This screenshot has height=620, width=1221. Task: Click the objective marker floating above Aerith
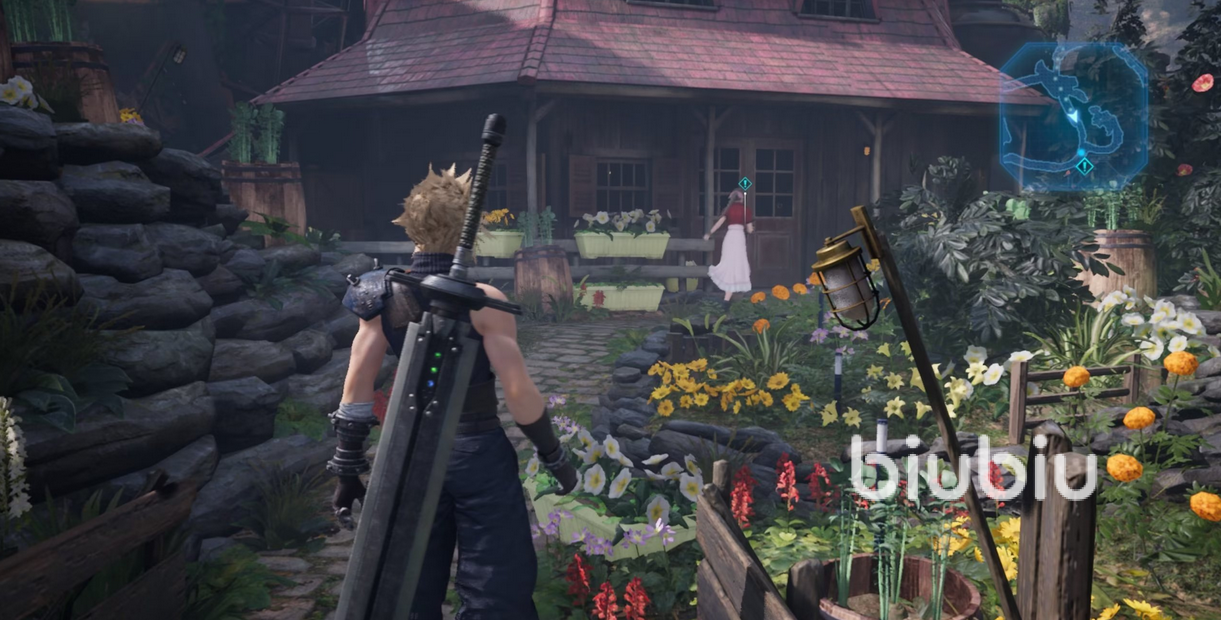pos(744,184)
